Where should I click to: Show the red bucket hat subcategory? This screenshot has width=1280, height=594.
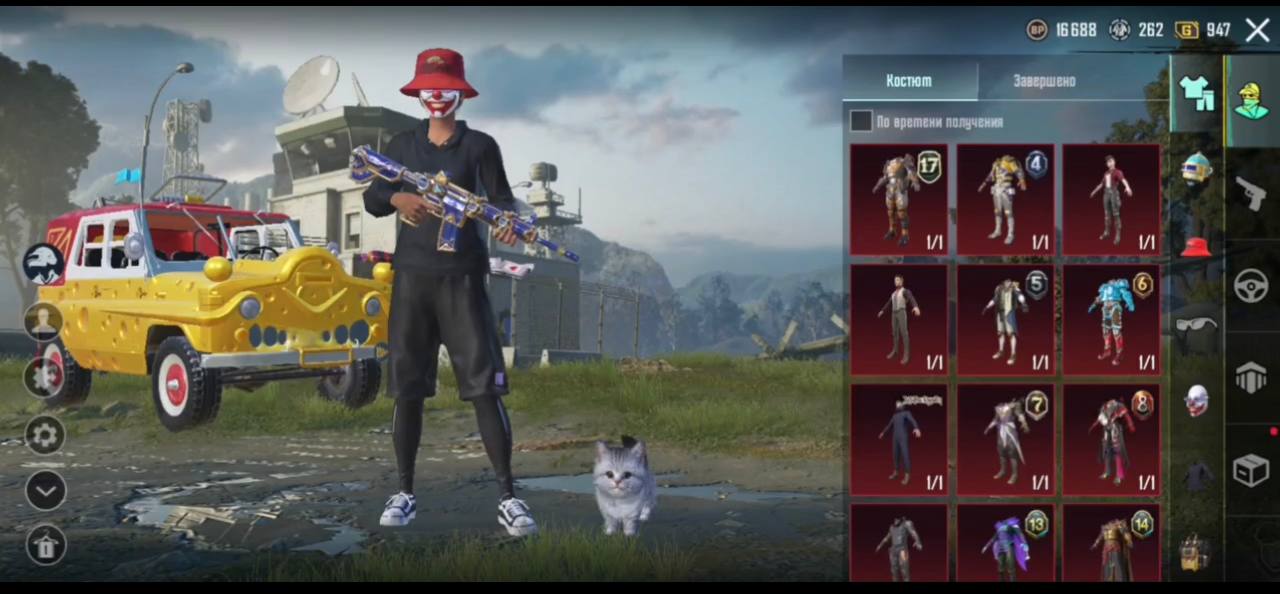[x=1196, y=246]
